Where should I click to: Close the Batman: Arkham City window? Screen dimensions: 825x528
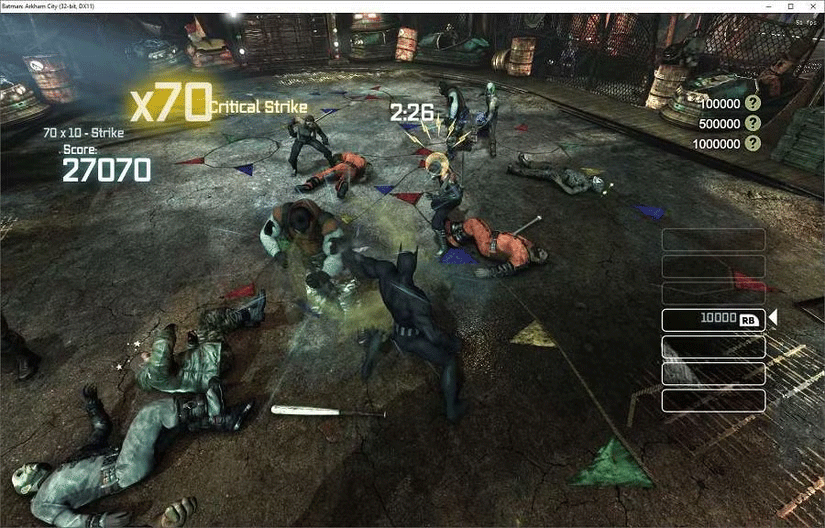click(x=811, y=6)
